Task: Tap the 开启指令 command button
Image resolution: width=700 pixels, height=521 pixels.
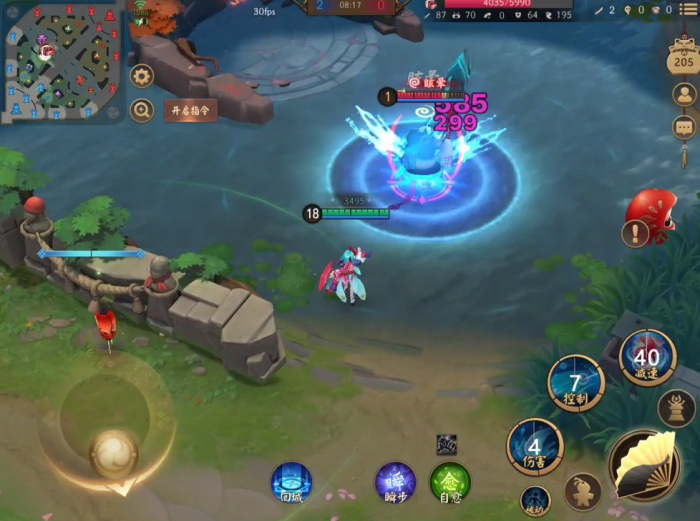Action: click(191, 110)
